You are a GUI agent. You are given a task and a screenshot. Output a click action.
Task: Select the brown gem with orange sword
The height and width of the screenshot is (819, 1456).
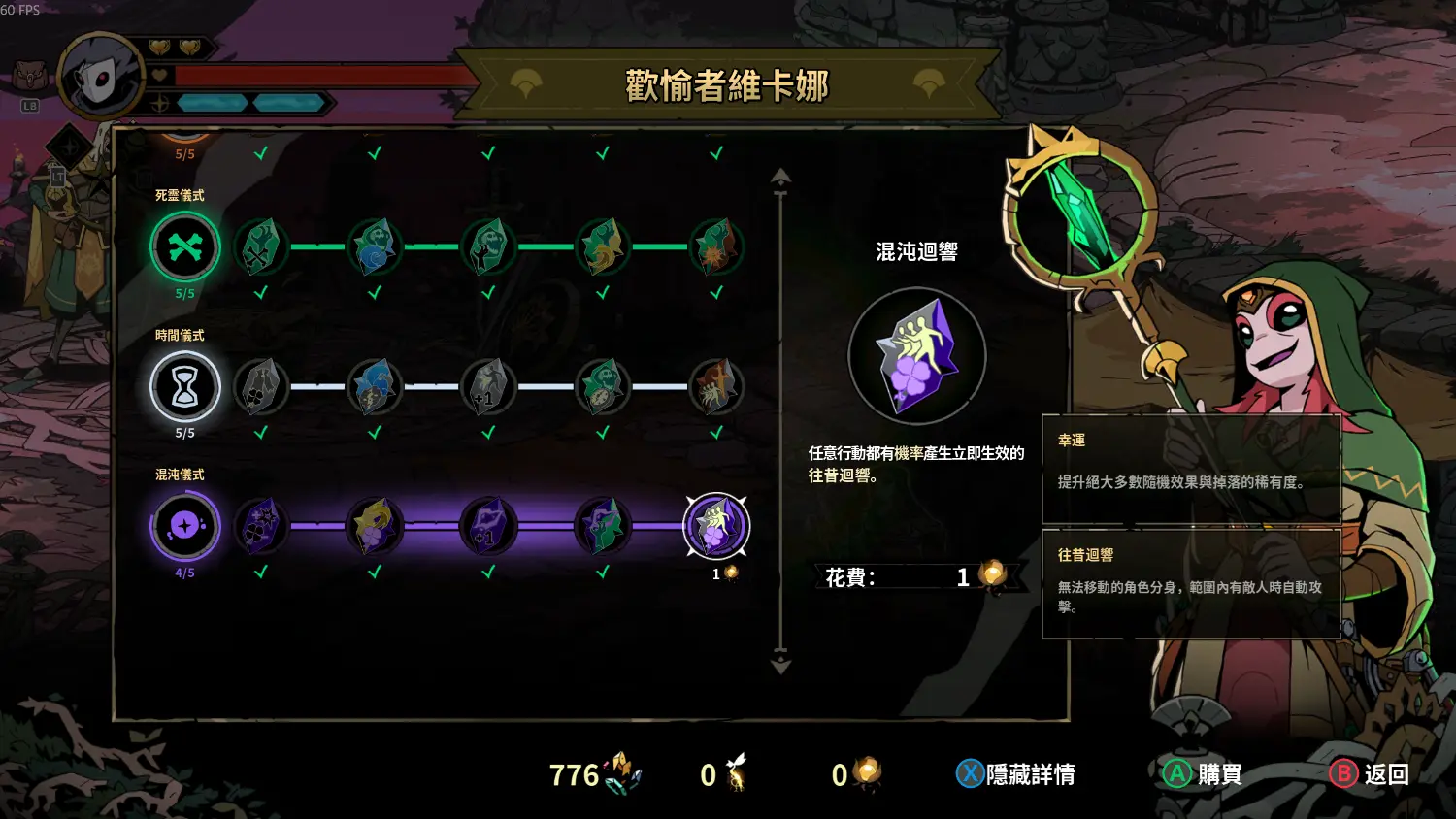[x=716, y=387]
